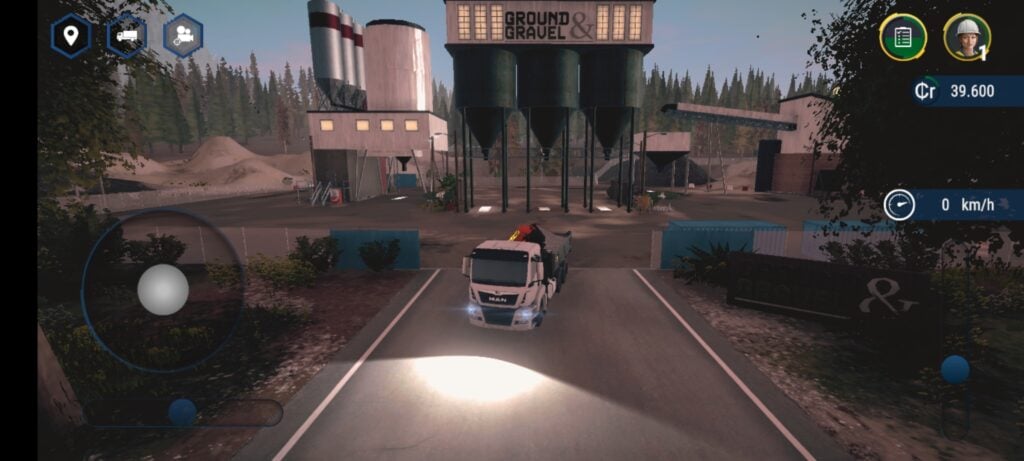The width and height of the screenshot is (1024, 461).
Task: Tap the blue knob on the horizontal slider
Action: (182, 412)
